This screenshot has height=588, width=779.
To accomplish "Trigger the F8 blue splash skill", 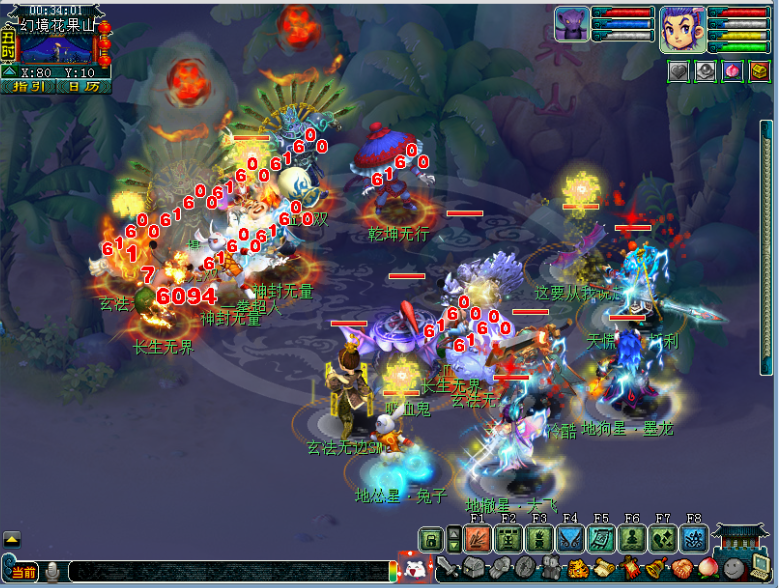I will tap(694, 538).
